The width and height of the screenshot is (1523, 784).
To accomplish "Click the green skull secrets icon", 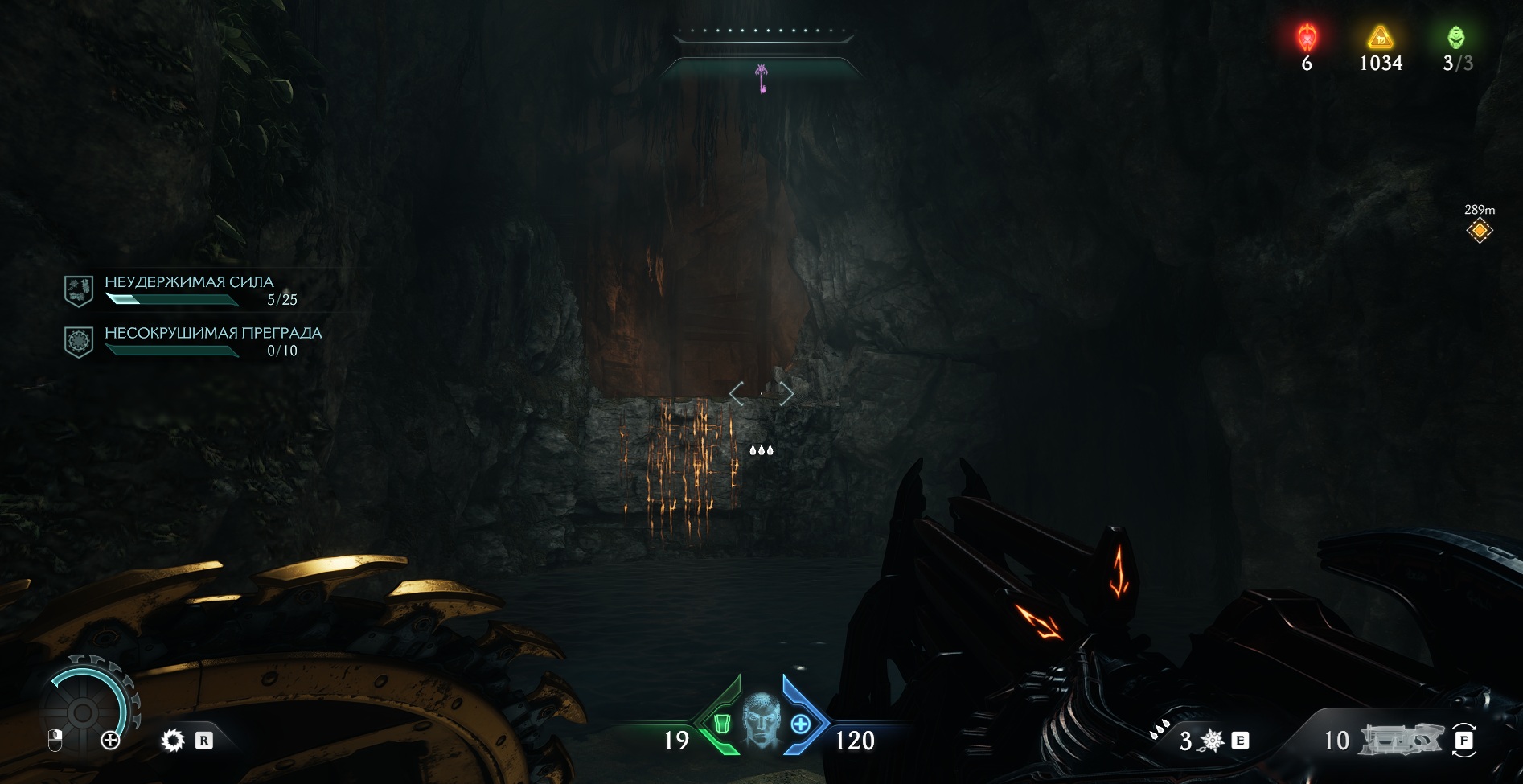I will [x=1456, y=37].
